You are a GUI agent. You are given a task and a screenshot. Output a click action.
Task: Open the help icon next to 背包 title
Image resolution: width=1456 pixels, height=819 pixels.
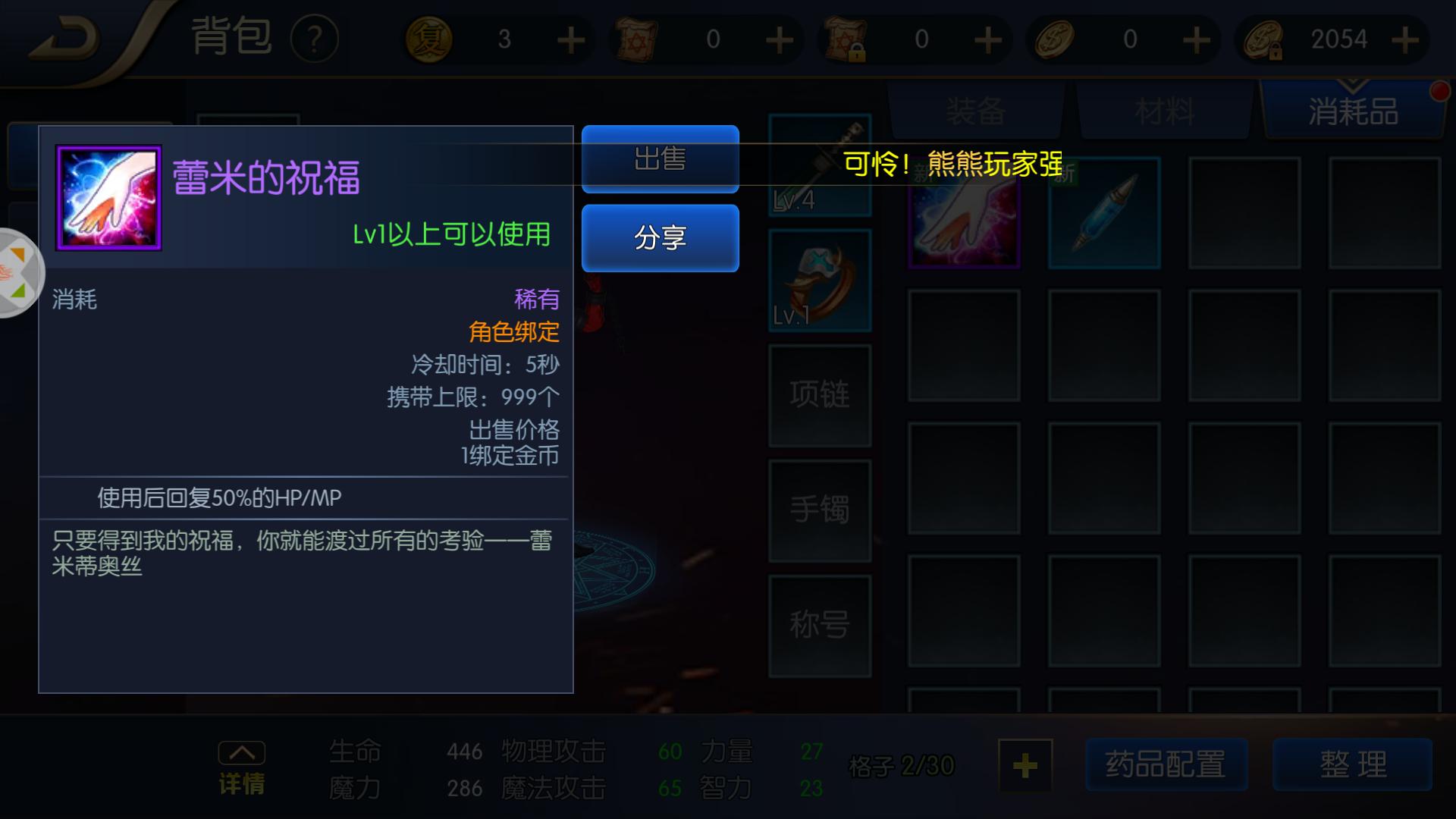pyautogui.click(x=315, y=36)
